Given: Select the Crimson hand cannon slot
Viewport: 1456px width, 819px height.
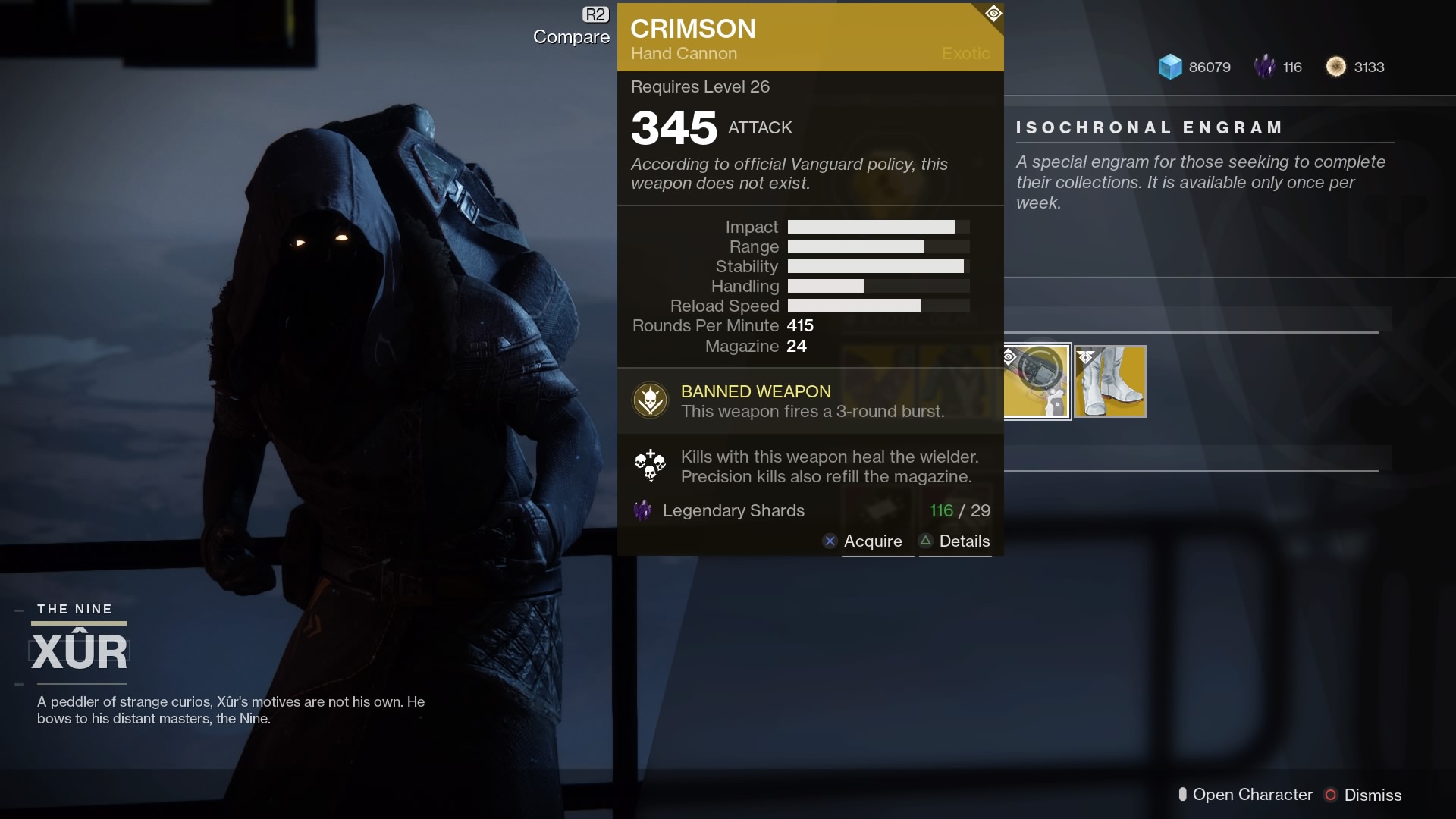Looking at the screenshot, I should click(1037, 381).
